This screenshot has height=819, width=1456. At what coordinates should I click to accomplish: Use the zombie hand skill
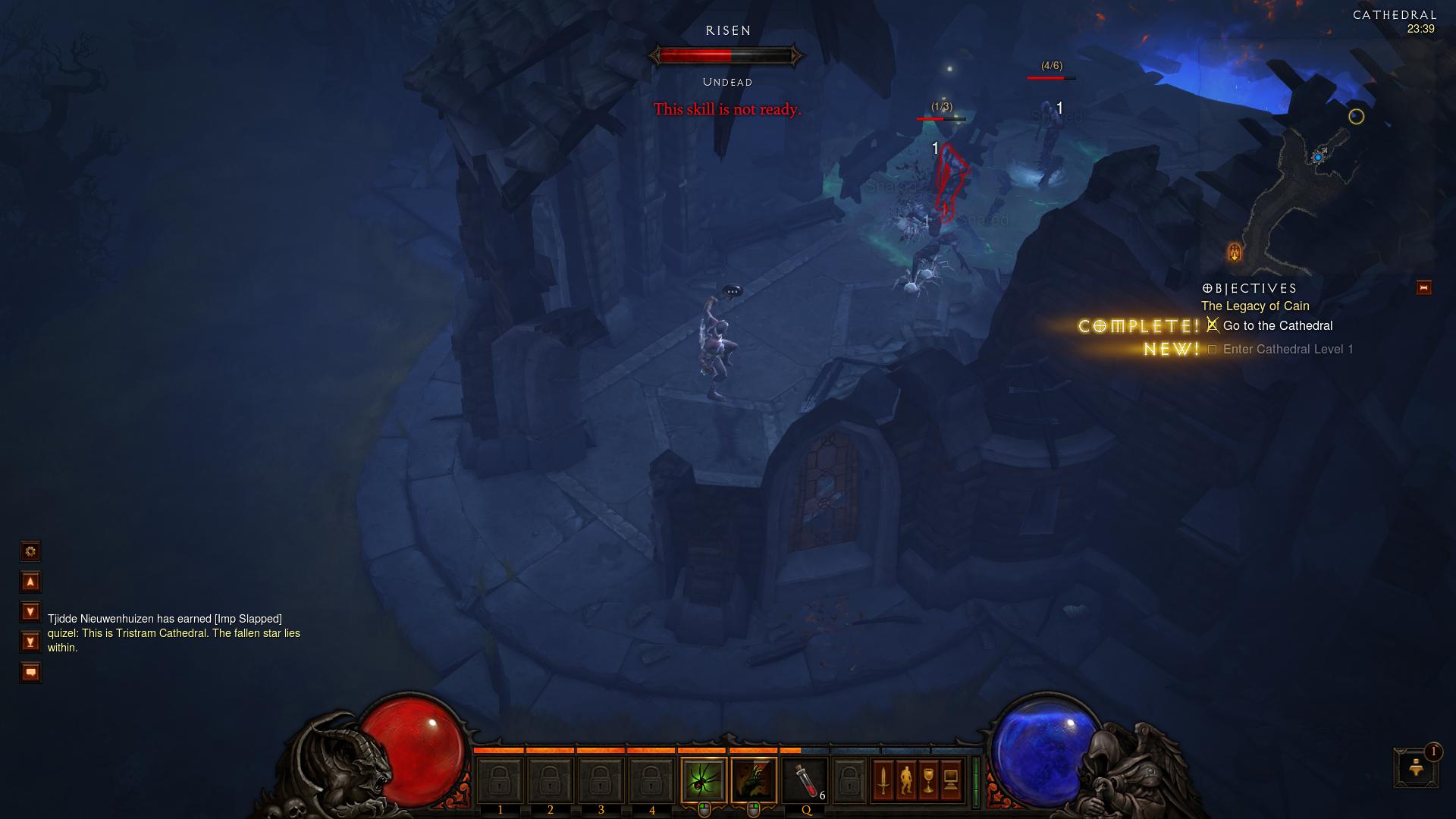coord(754,779)
